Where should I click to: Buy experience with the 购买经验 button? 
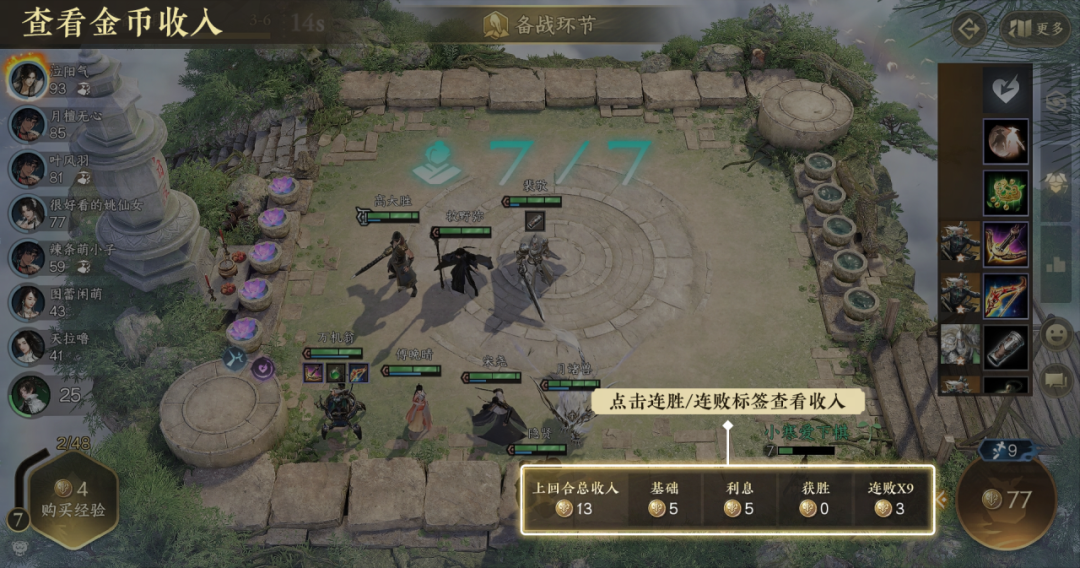tap(73, 500)
